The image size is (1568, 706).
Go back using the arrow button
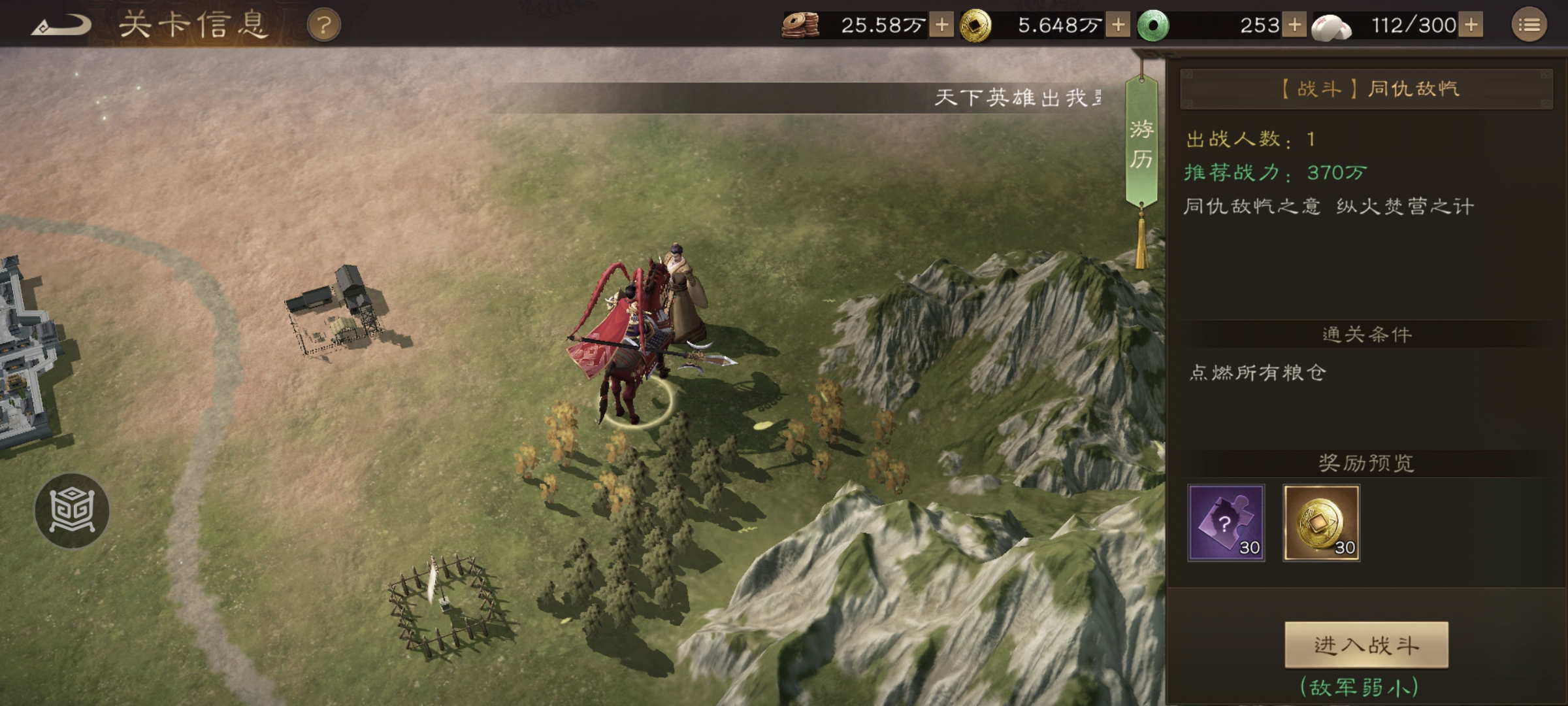click(61, 25)
